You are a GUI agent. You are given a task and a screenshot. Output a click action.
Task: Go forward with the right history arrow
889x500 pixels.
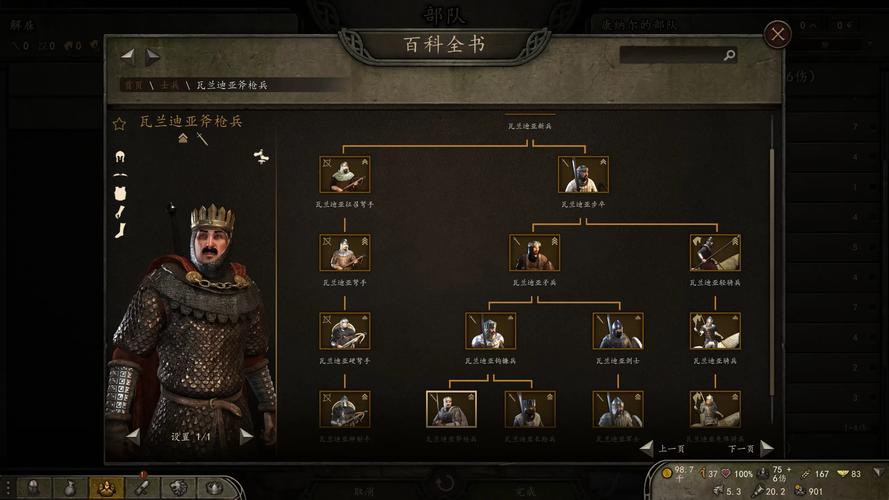coord(152,57)
